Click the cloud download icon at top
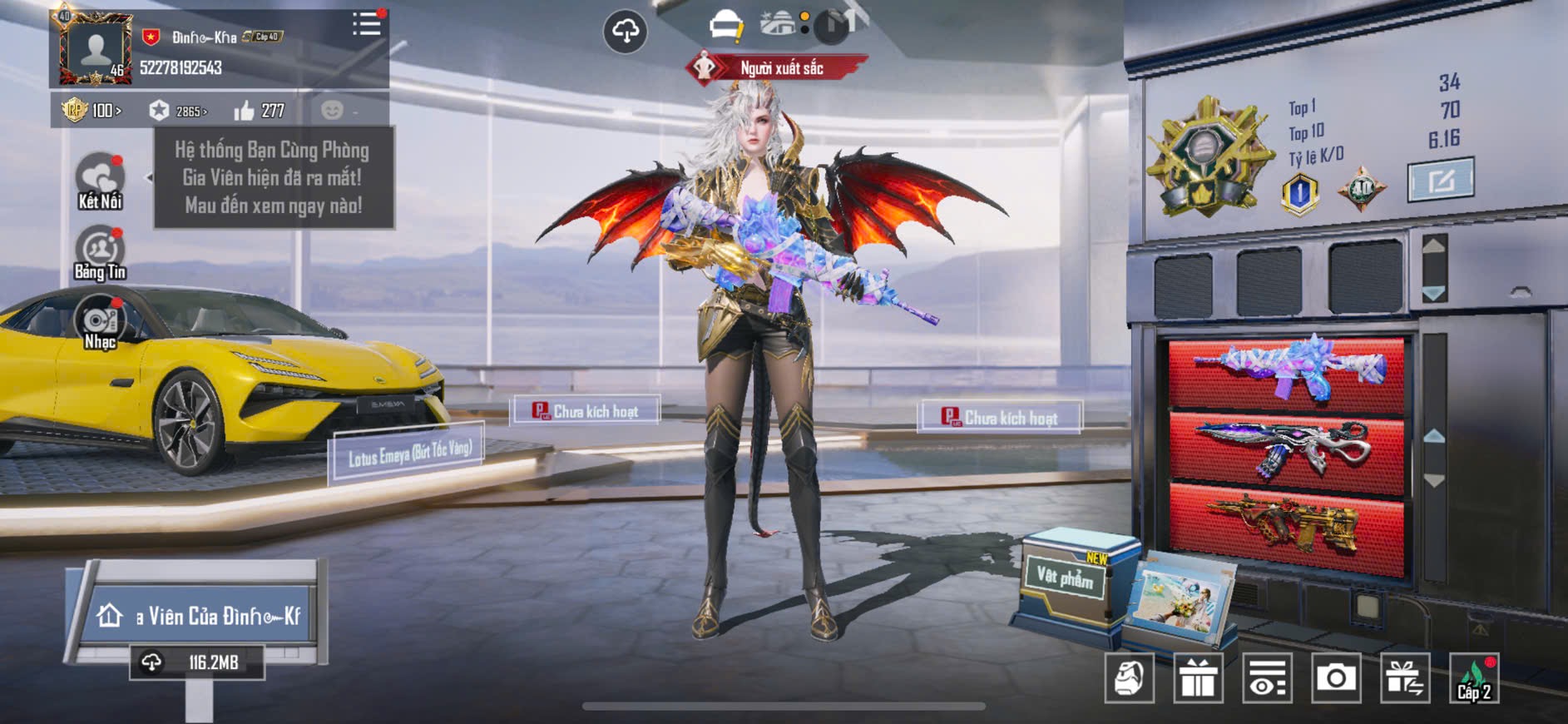Image resolution: width=1568 pixels, height=724 pixels. pos(625,32)
